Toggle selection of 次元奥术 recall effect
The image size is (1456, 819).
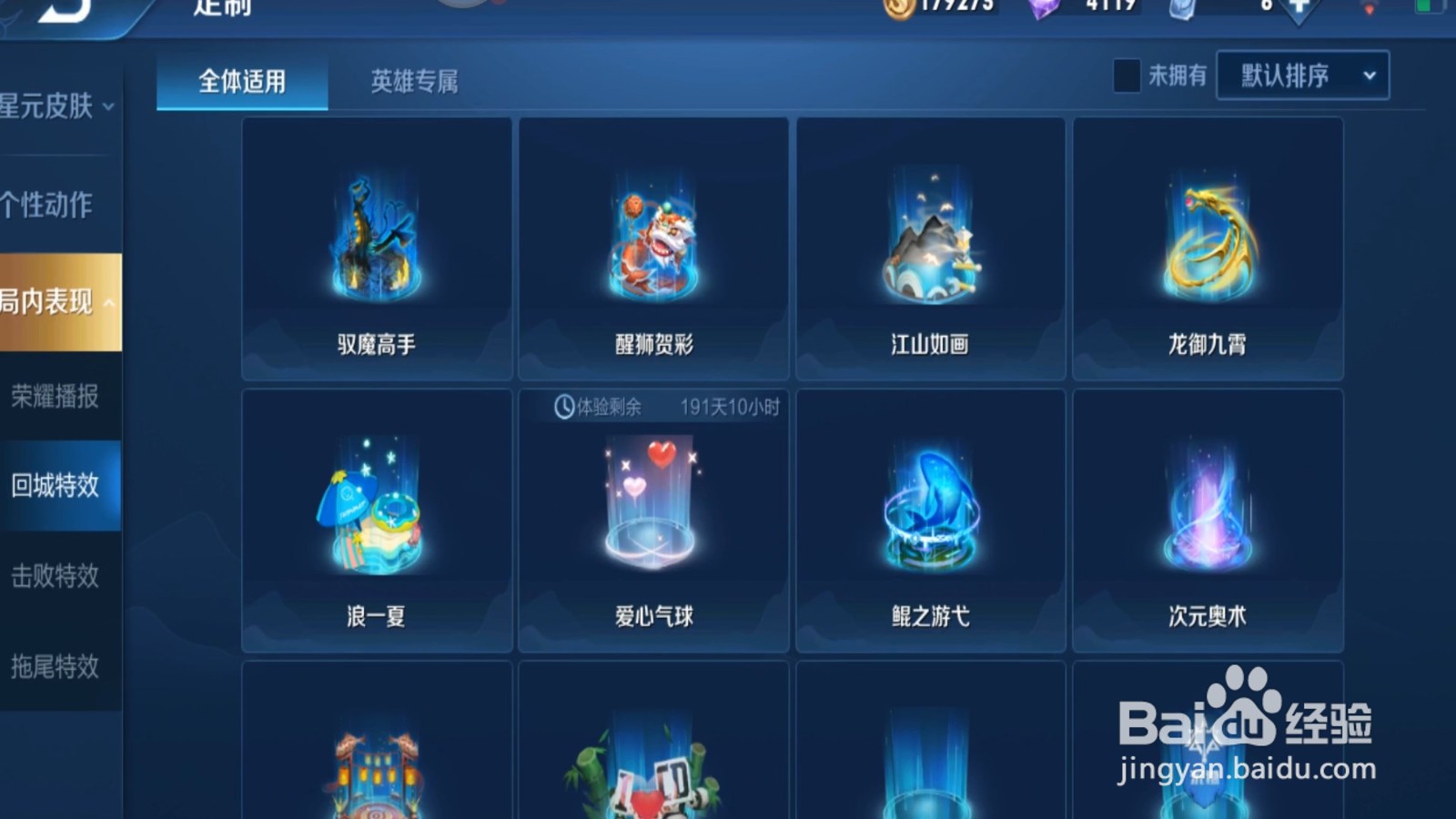(x=1208, y=519)
